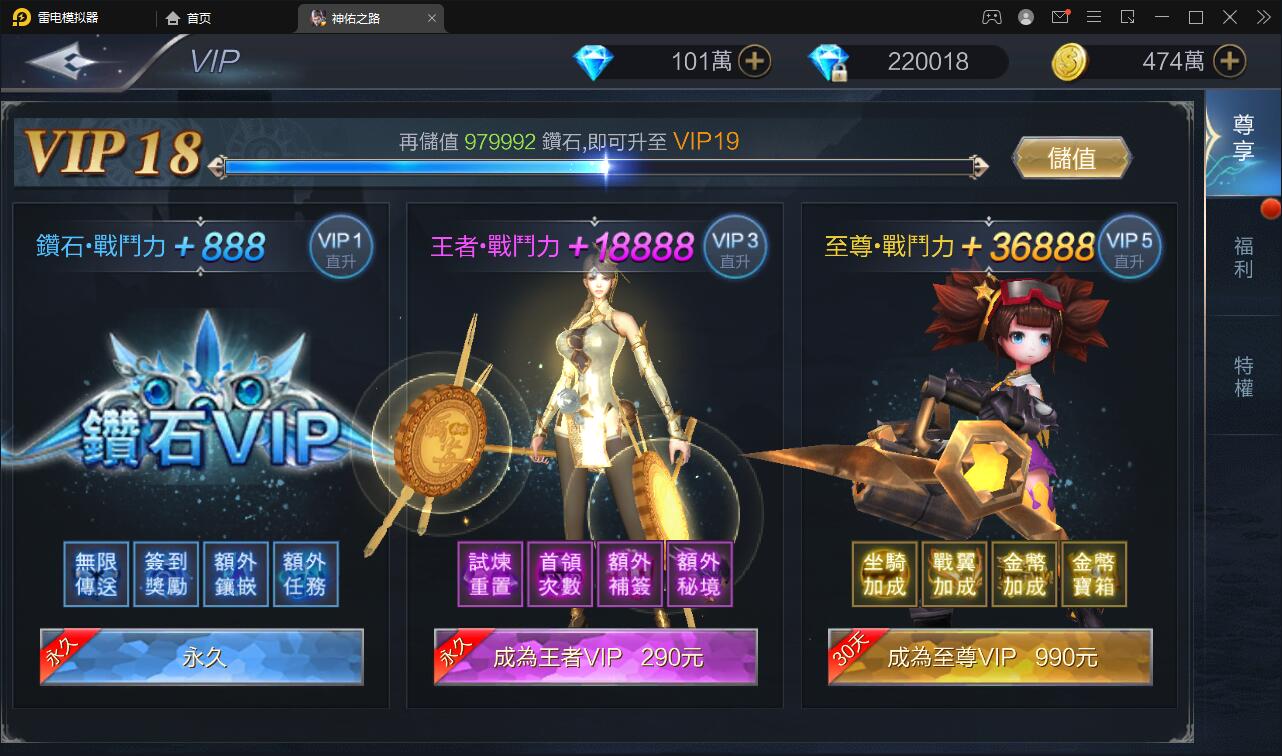This screenshot has height=756, width=1282.
Task: Purchase 成為至尊VIP for 990元
Action: [990, 657]
